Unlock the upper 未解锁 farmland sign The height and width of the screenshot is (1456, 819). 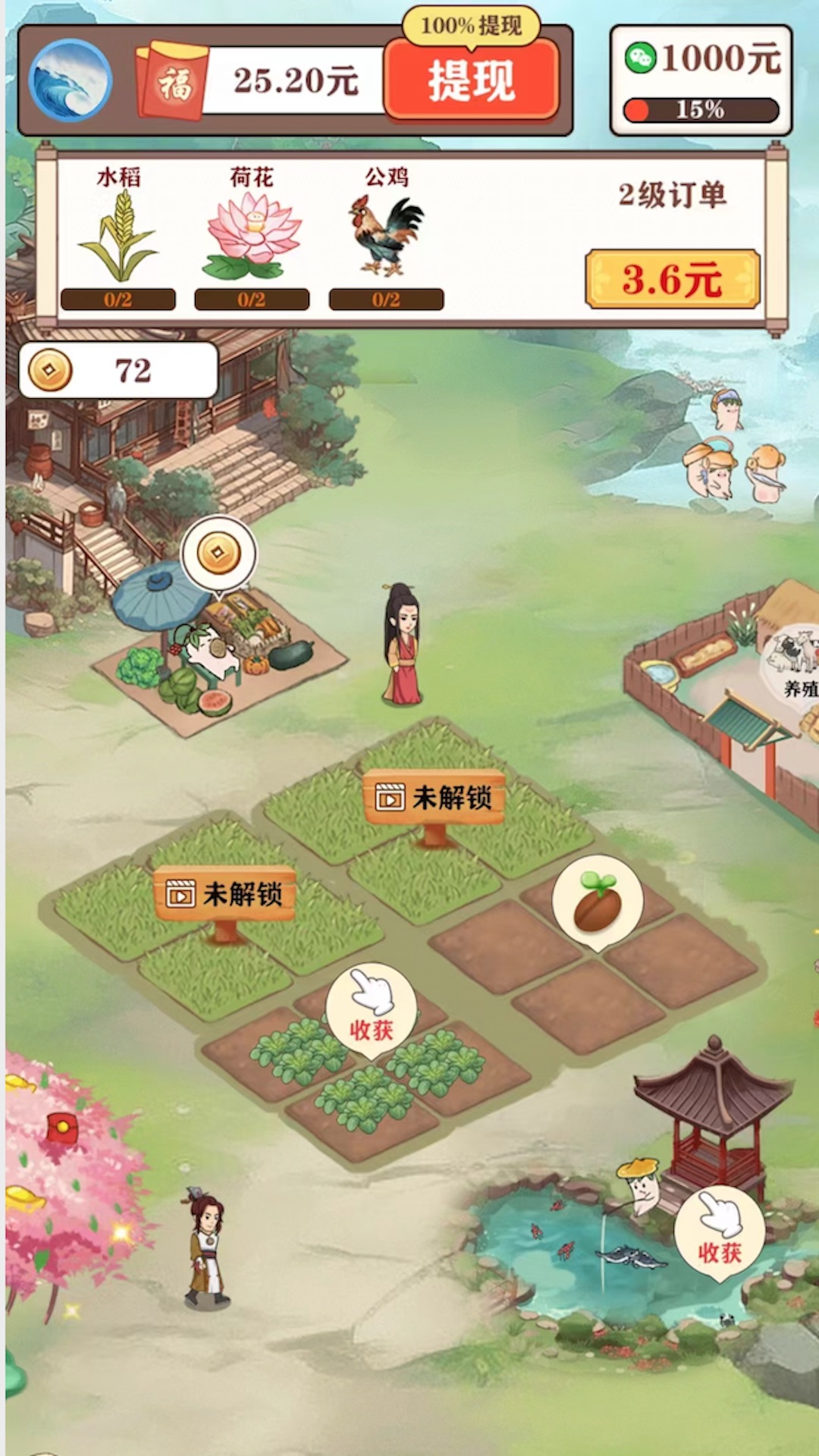(435, 798)
